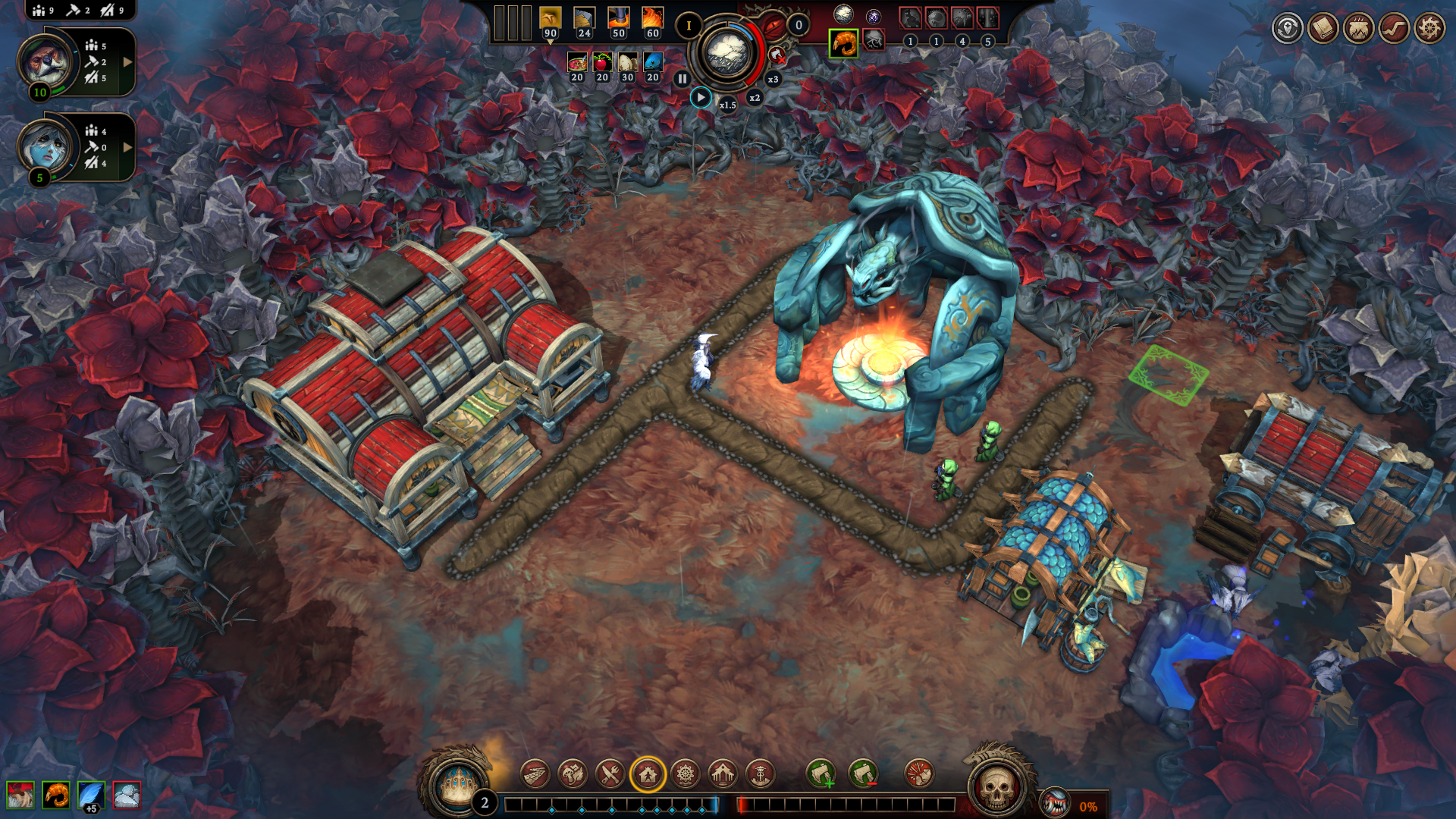Screen dimensions: 1456x819
Task: Activate the add woodcutting area tool
Action: point(821,774)
